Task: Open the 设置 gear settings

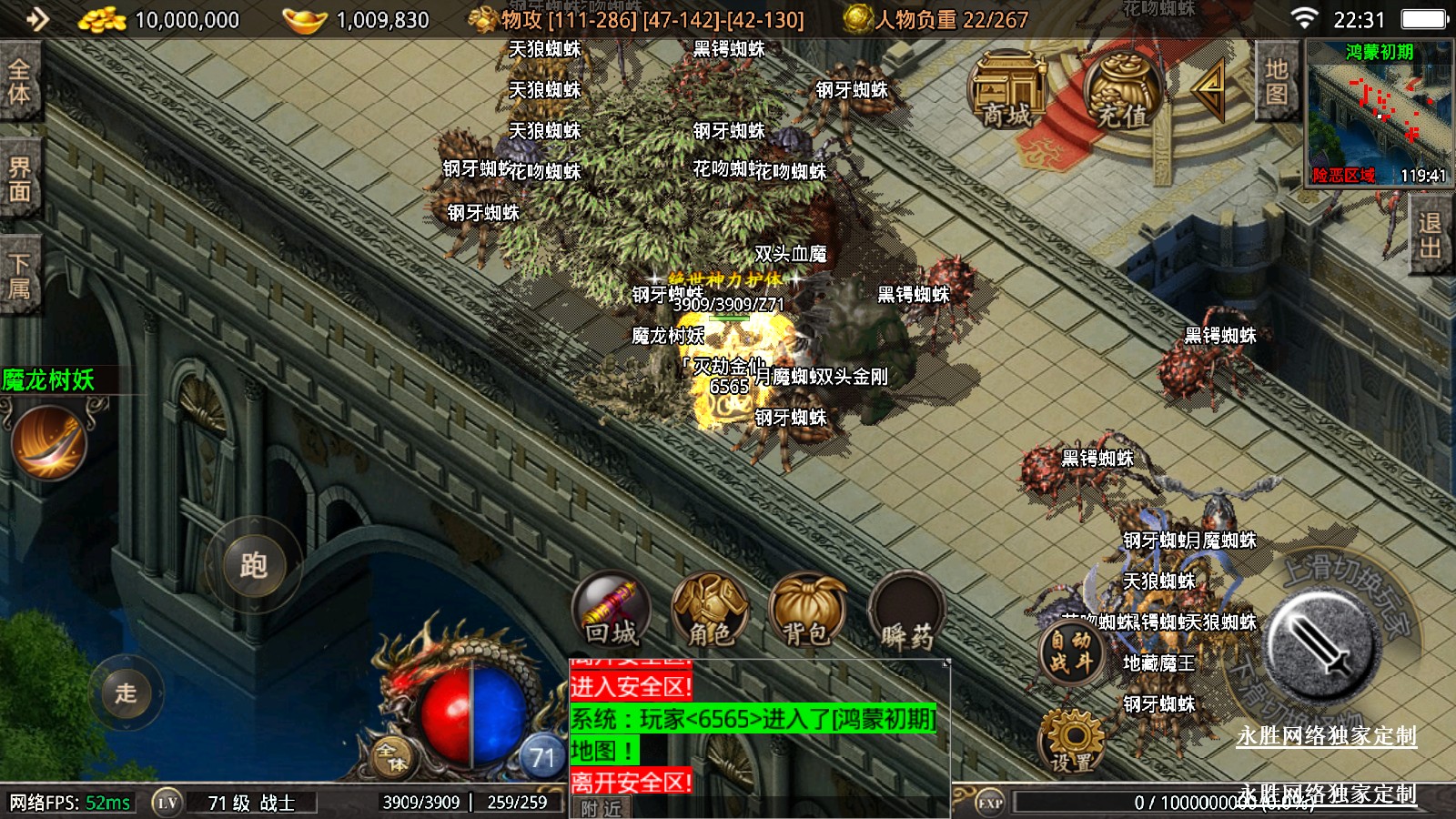Action: click(1072, 742)
